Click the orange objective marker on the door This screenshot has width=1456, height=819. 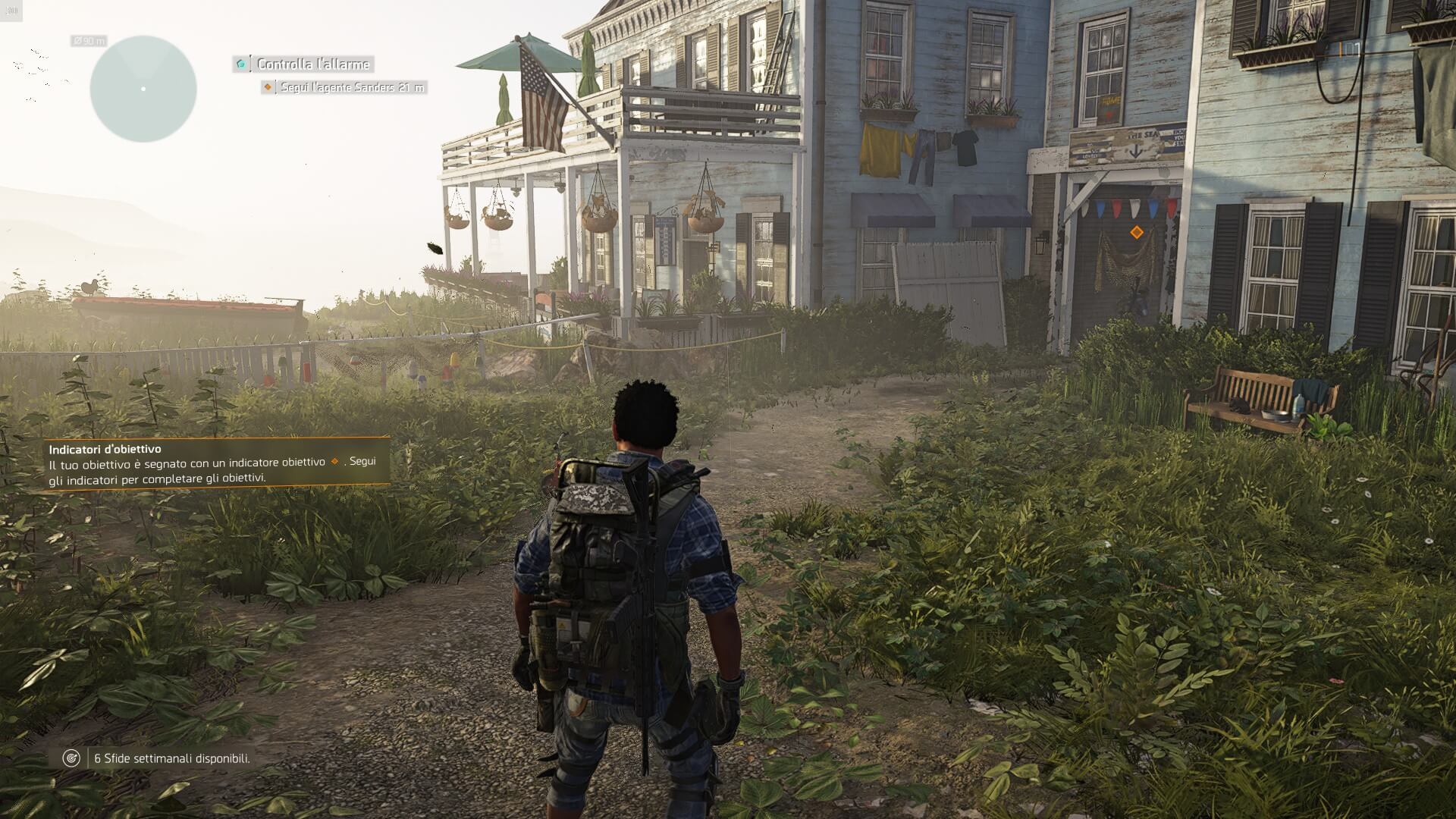coord(1136,232)
